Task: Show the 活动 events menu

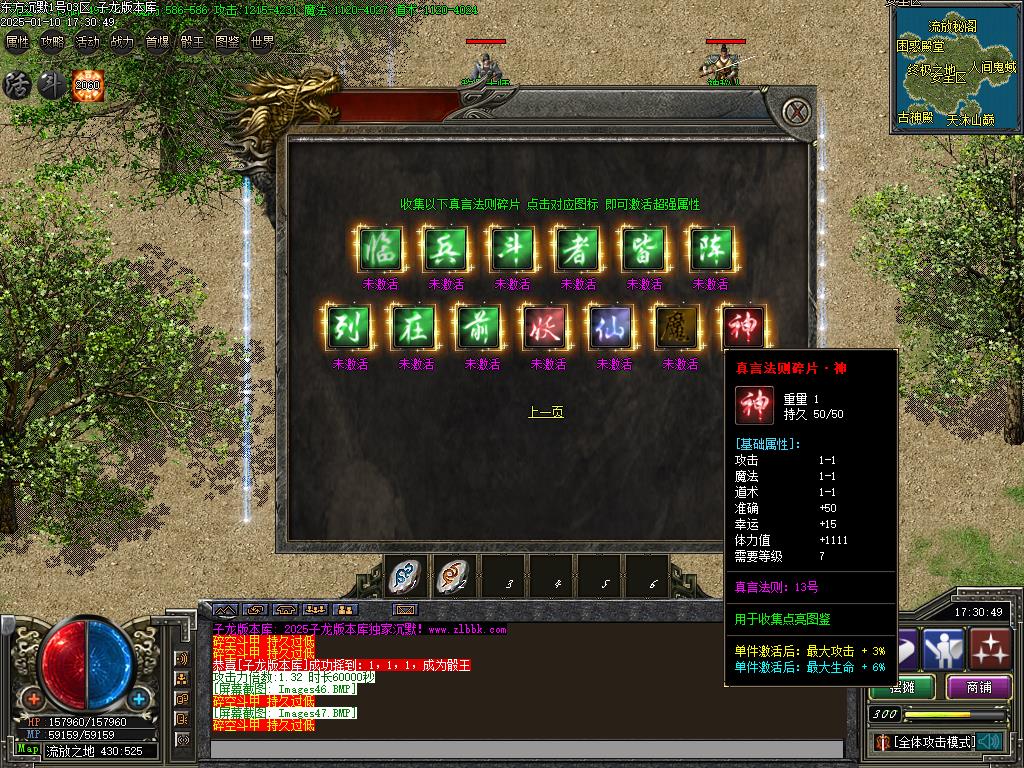Action: pyautogui.click(x=87, y=42)
